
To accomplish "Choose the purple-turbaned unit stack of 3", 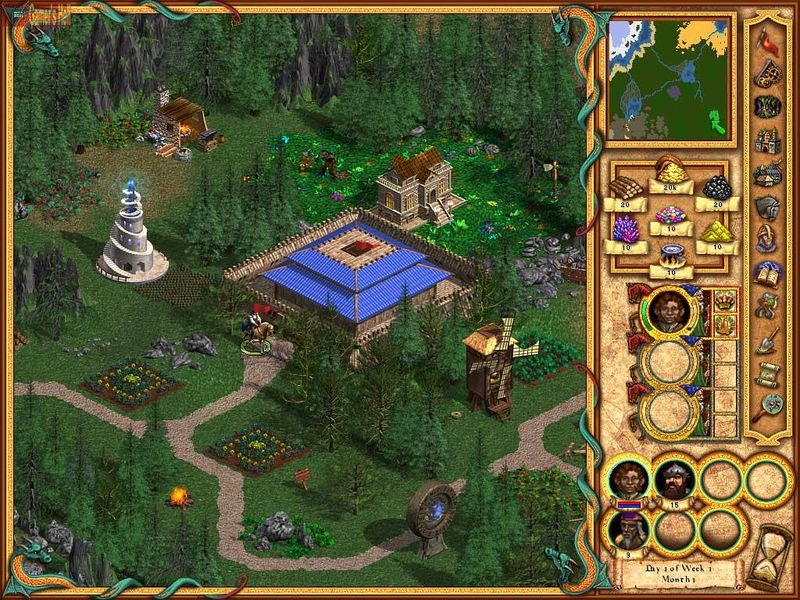I will point(628,527).
